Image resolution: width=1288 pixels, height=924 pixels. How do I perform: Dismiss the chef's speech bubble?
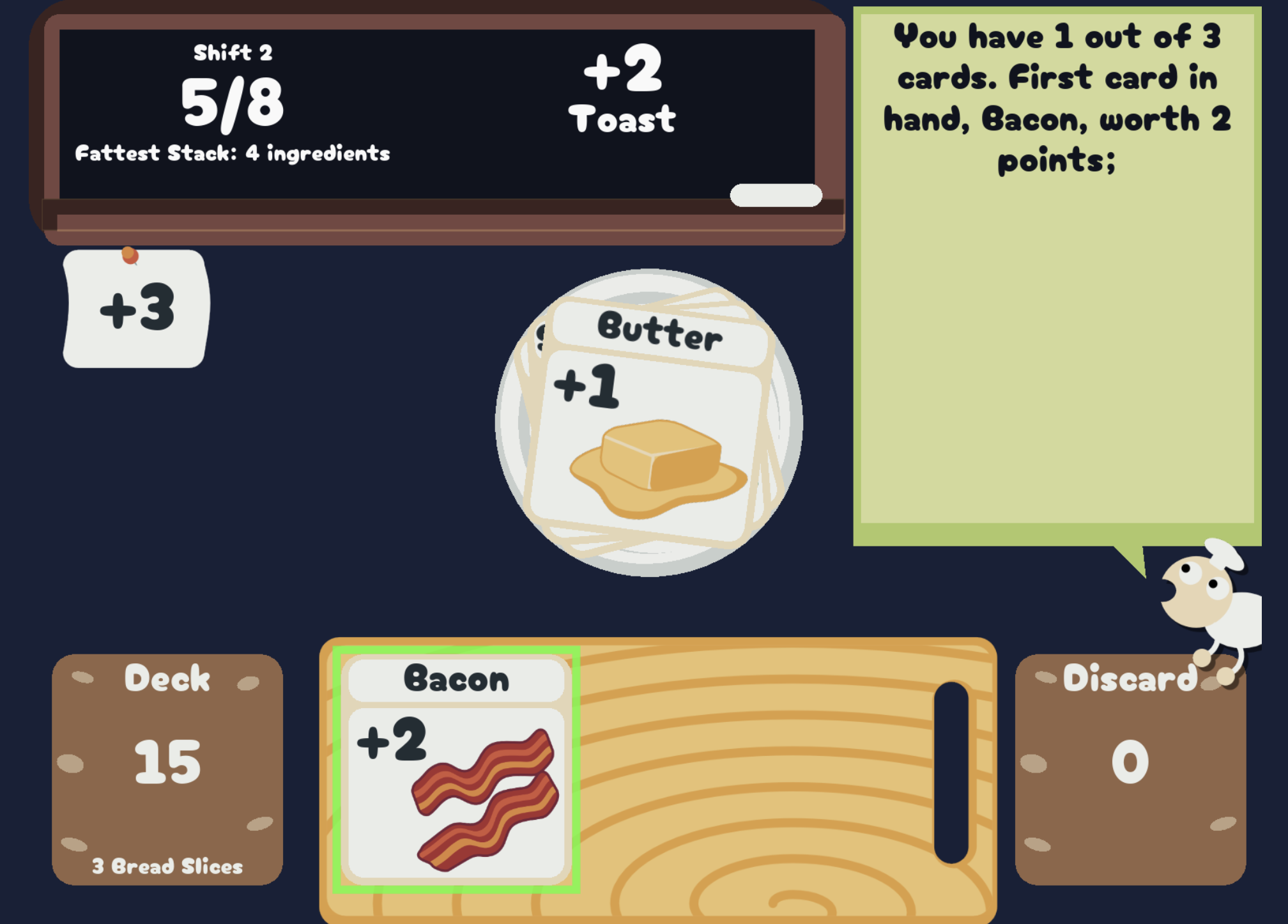point(1061,275)
